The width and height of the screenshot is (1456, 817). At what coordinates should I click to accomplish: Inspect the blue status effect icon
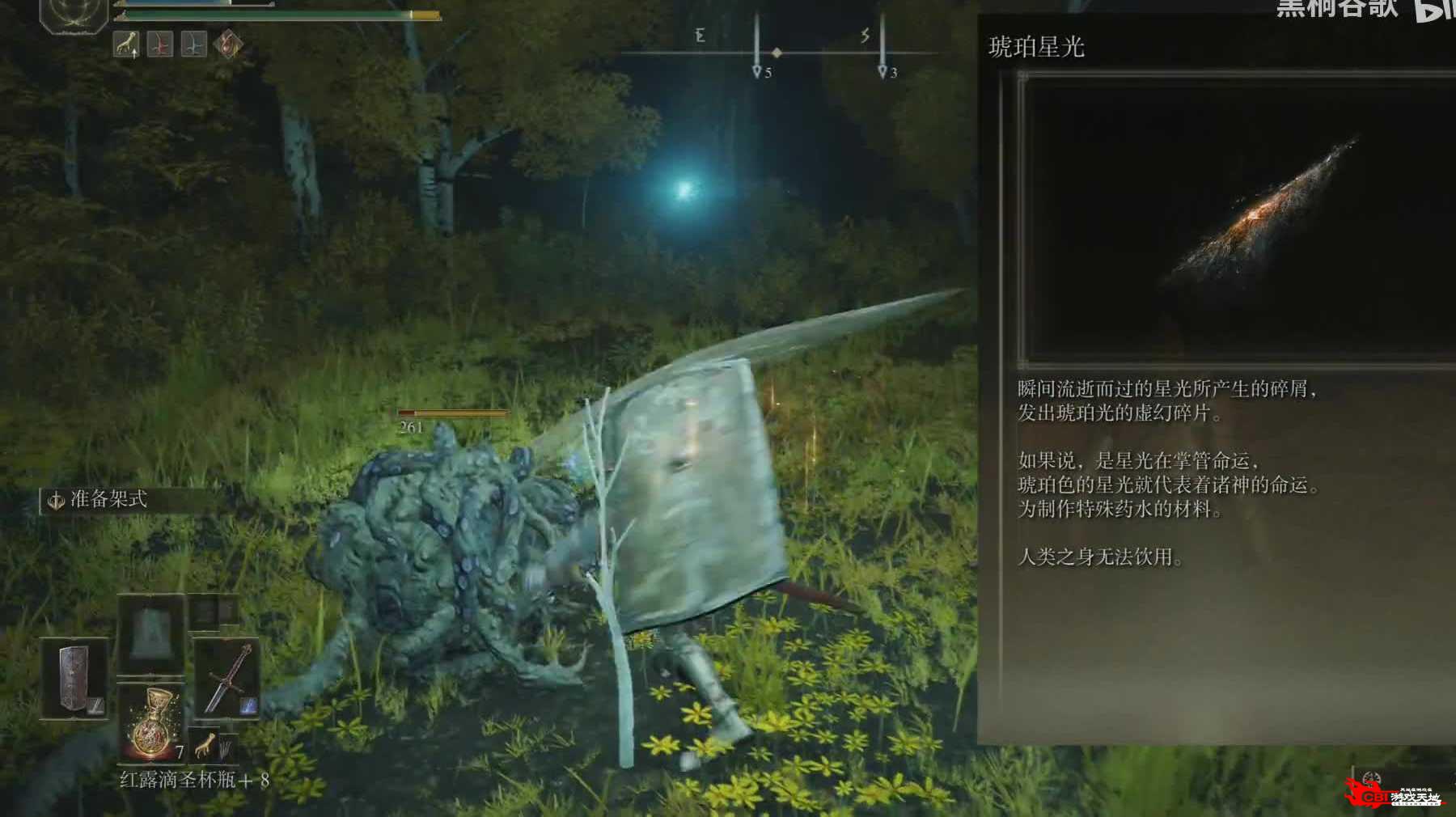[x=193, y=44]
